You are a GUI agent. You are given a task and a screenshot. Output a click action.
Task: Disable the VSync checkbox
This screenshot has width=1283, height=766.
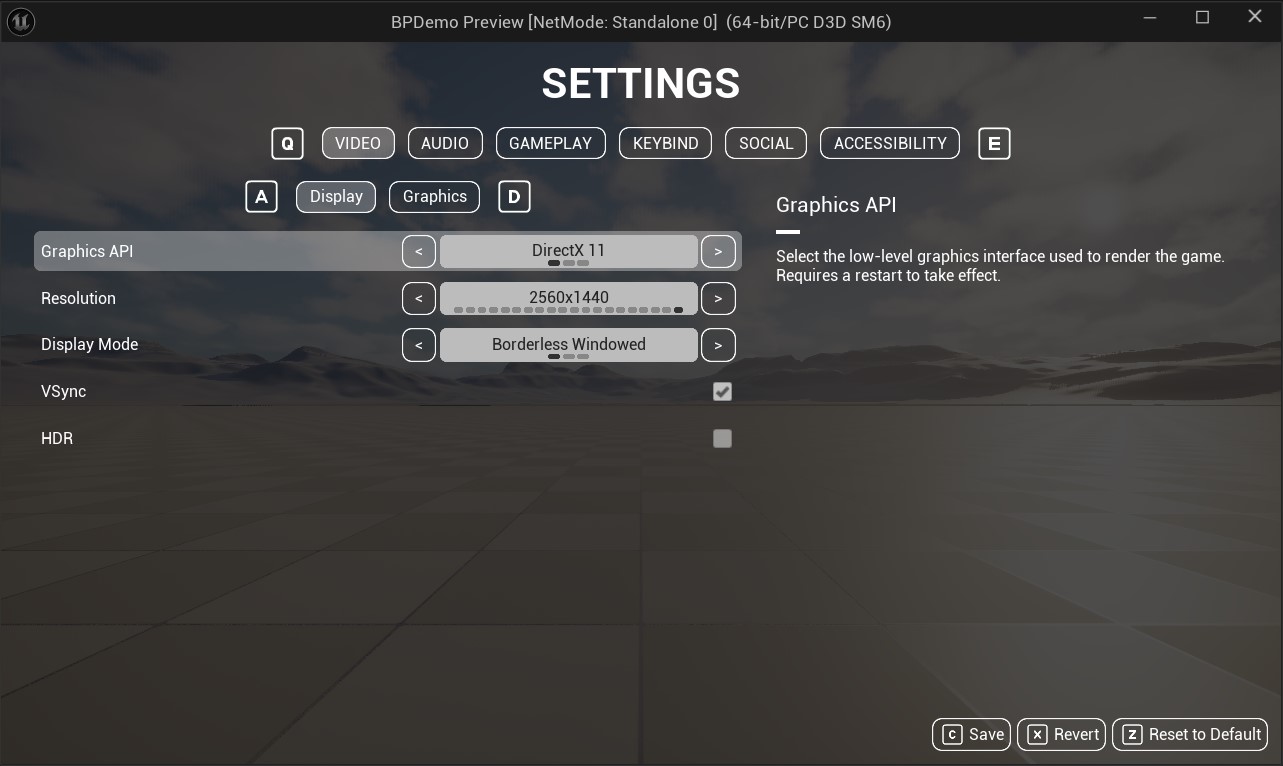coord(723,391)
